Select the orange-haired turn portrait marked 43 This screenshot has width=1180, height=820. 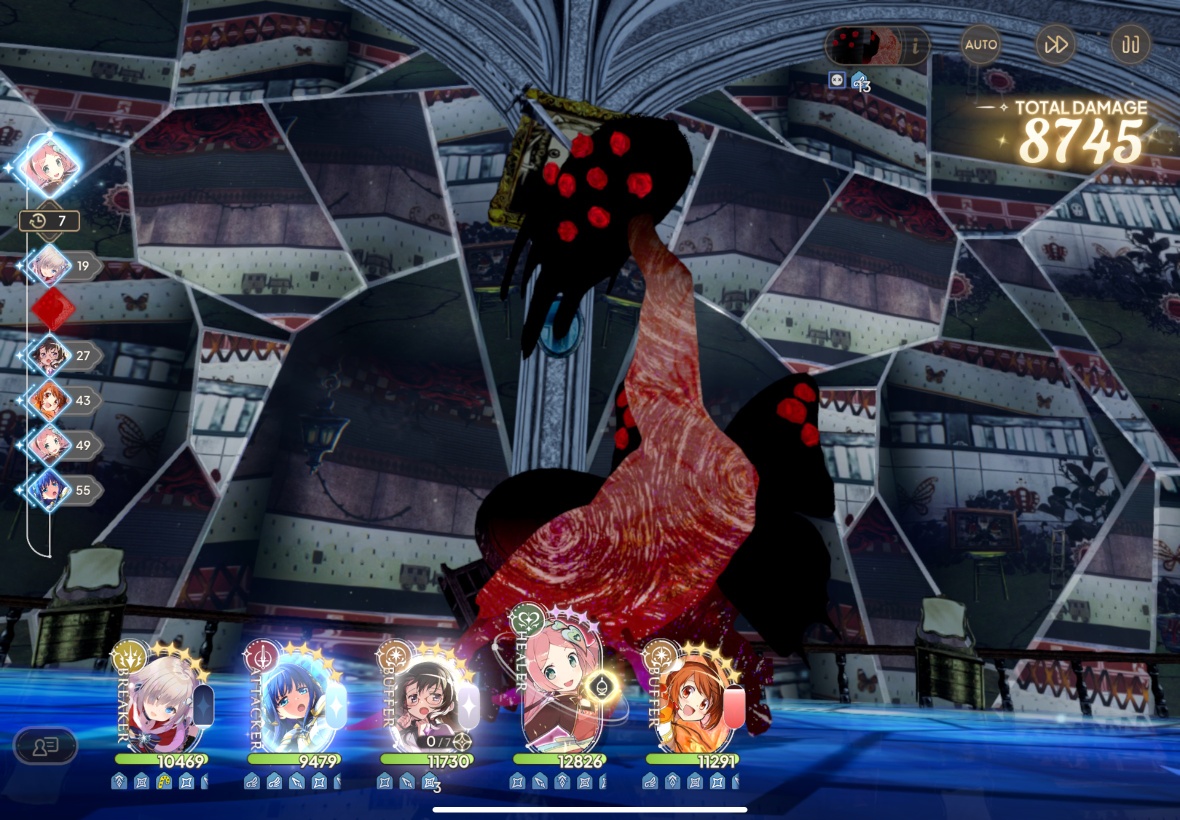pos(48,400)
